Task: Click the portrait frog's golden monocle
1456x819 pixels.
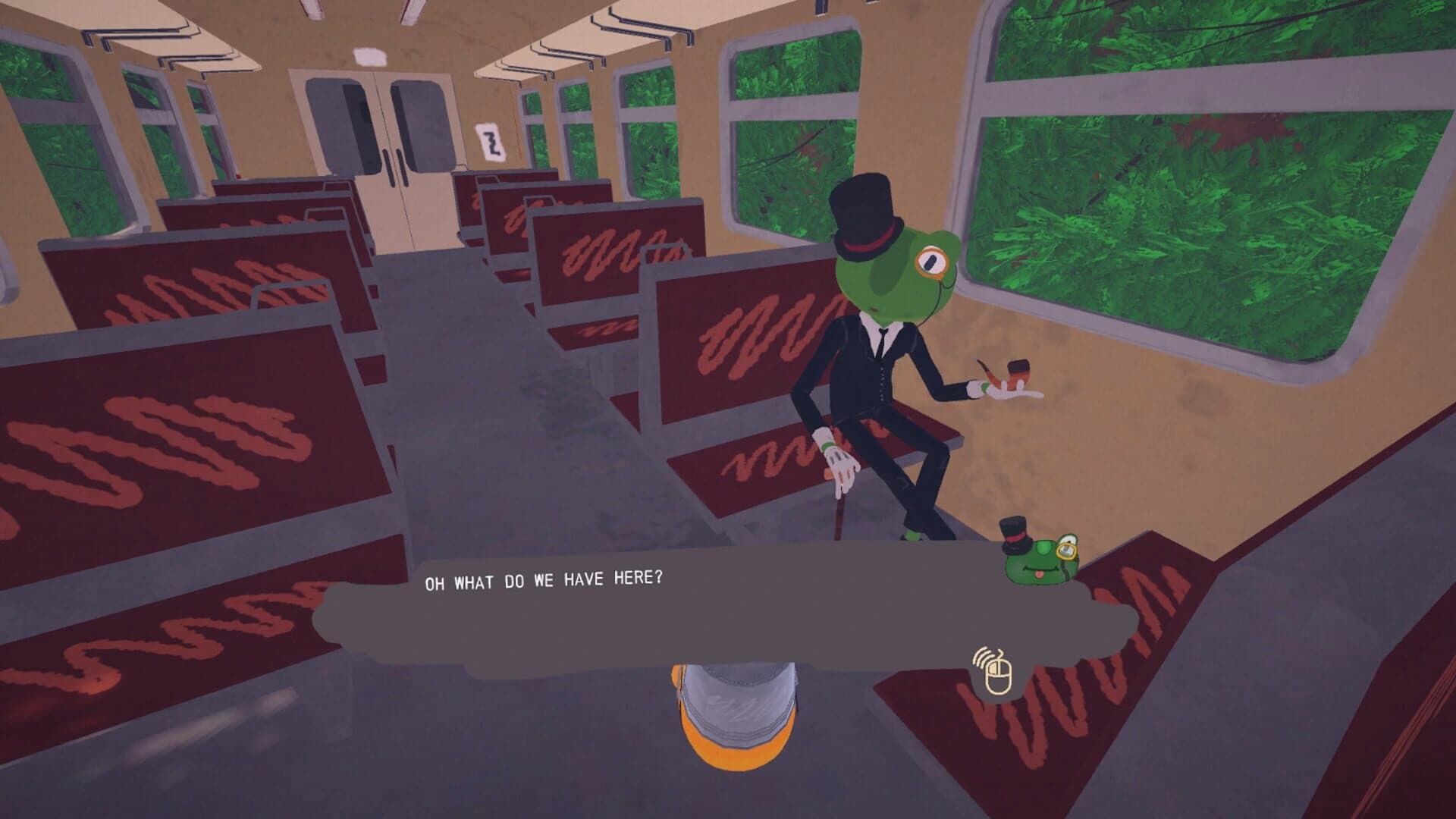Action: click(x=1067, y=551)
